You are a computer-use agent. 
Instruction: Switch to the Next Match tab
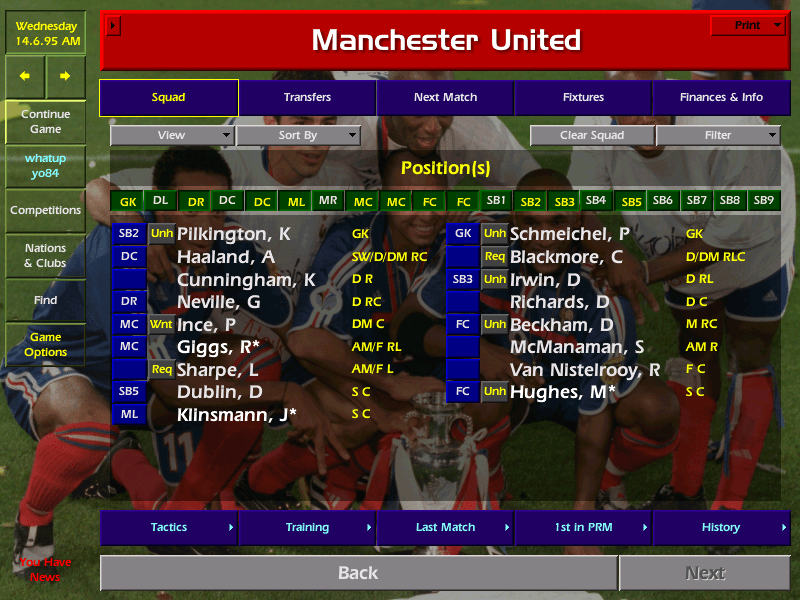(445, 98)
